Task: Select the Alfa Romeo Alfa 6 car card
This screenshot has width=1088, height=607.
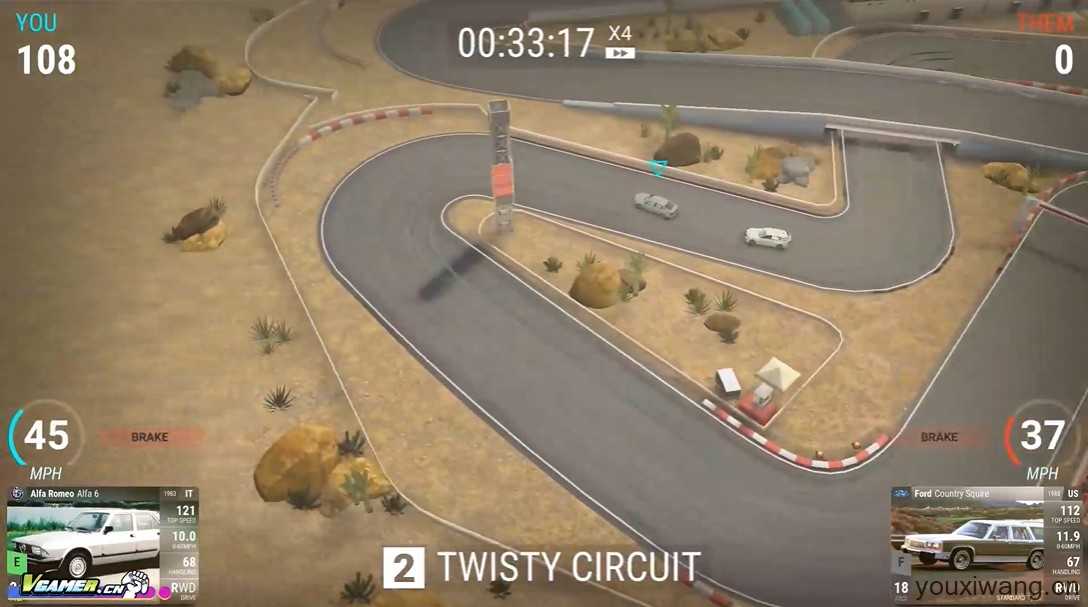Action: 102,542
